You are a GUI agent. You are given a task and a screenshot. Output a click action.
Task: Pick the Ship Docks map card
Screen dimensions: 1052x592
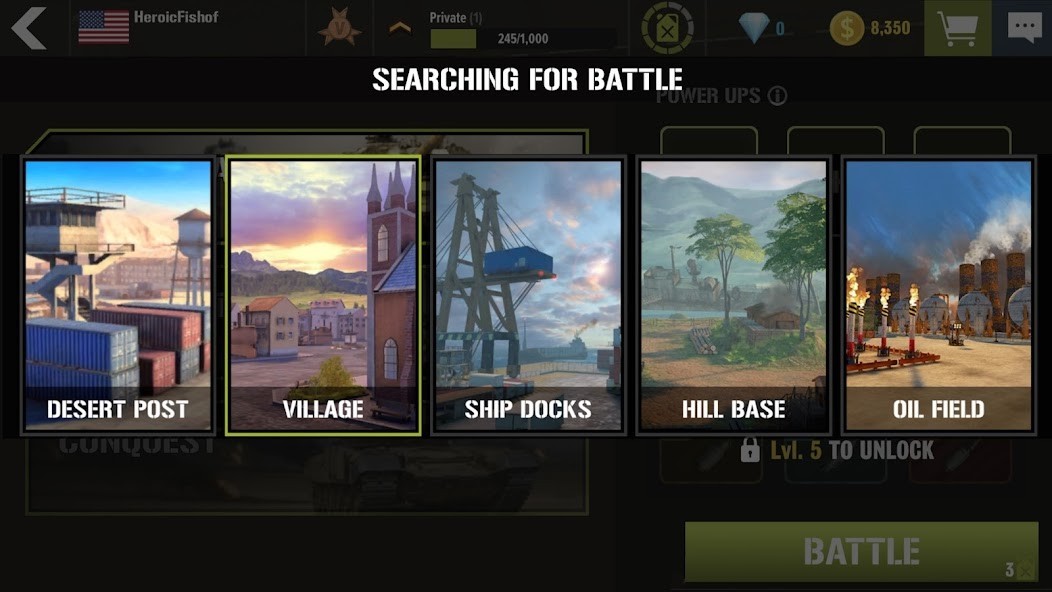pyautogui.click(x=528, y=295)
